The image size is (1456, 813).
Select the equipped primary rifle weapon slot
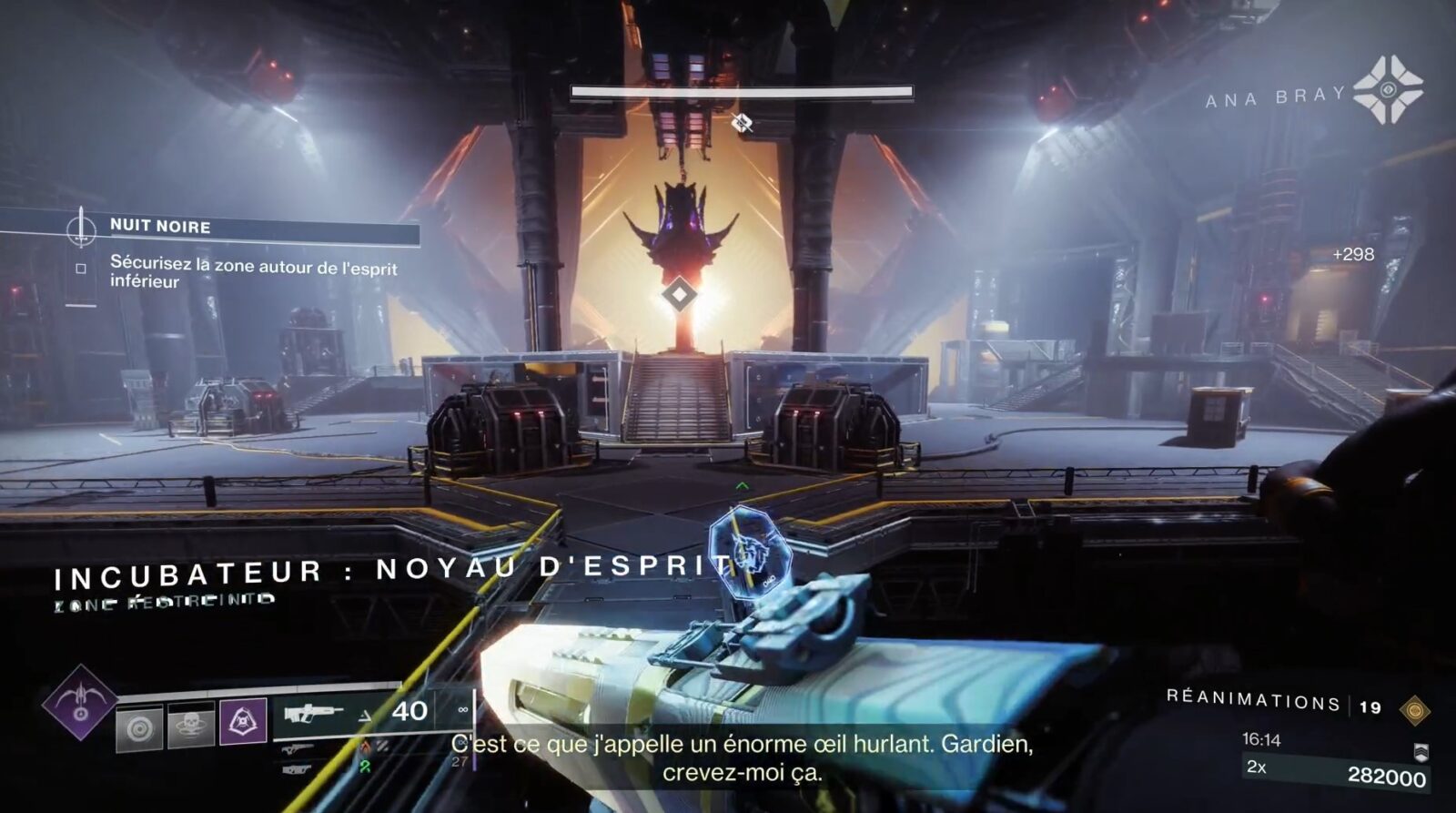click(315, 713)
